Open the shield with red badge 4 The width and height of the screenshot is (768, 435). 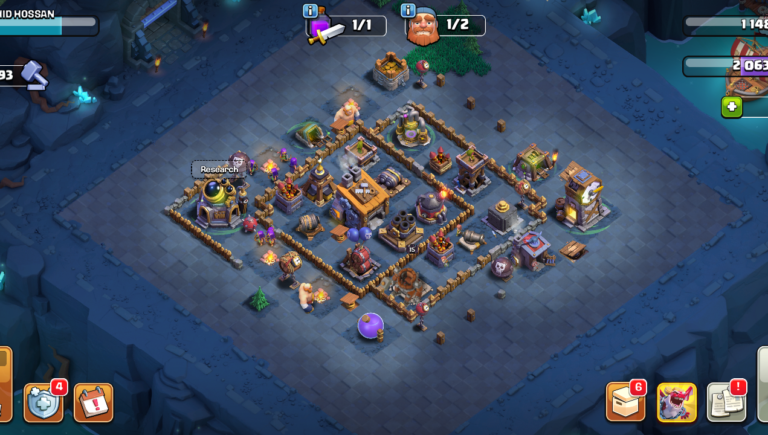(43, 402)
